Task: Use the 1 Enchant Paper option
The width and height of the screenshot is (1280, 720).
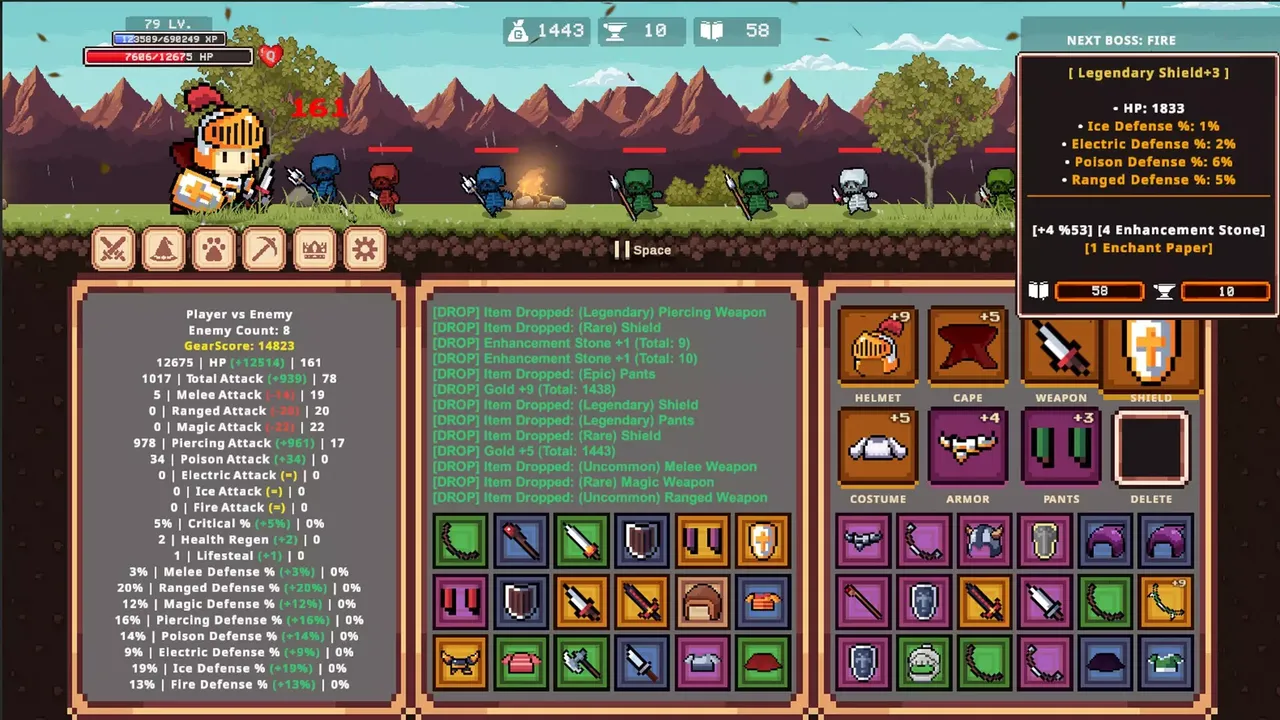Action: click(1147, 247)
